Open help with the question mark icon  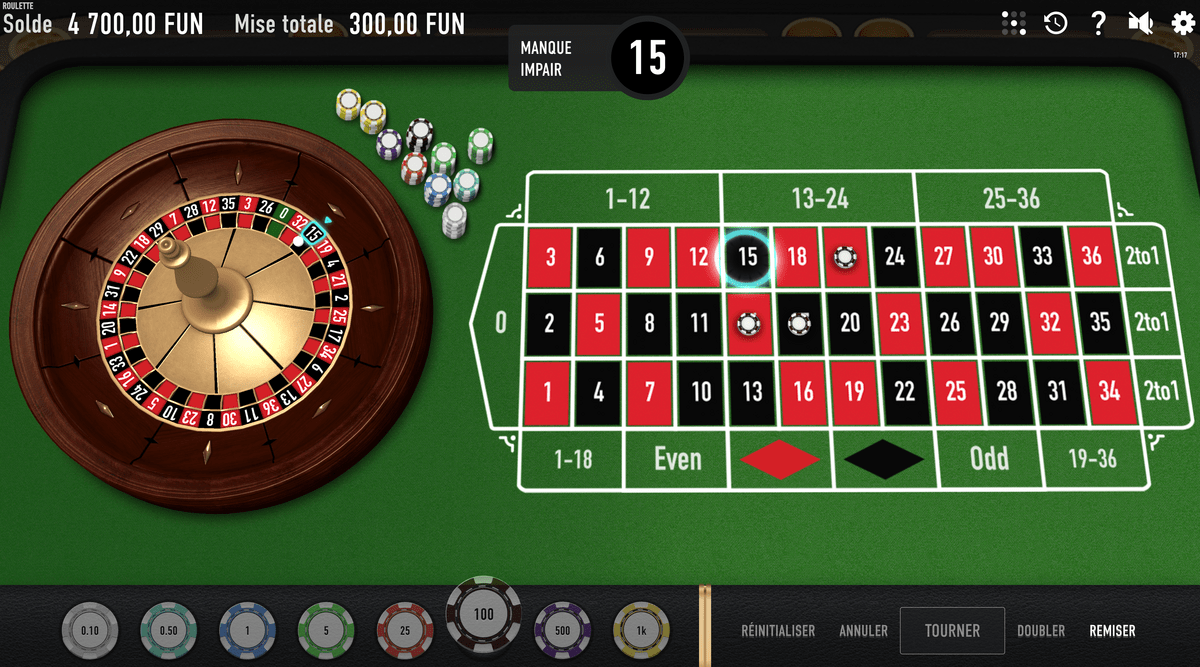1098,22
